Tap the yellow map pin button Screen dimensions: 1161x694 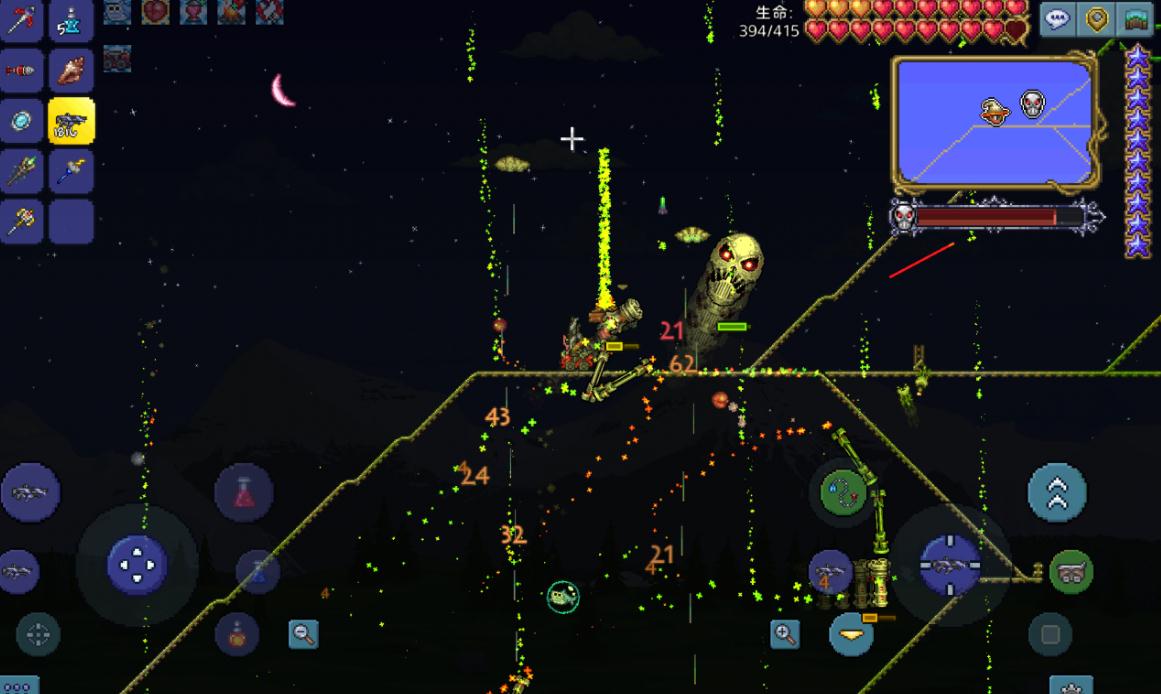(1097, 19)
